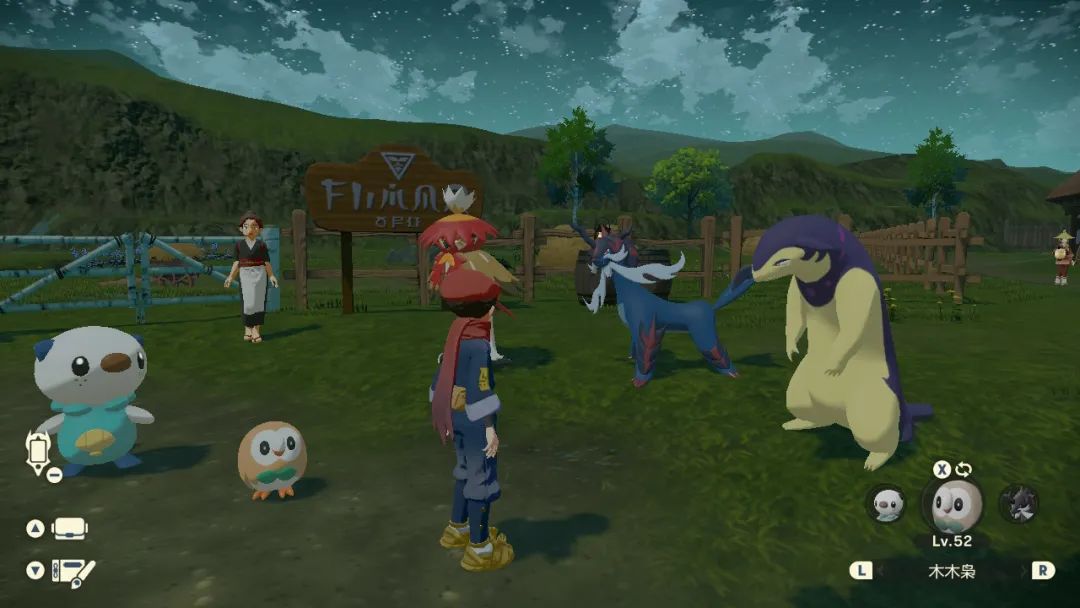Open the Pokédex notebook and brush icon

(72, 571)
